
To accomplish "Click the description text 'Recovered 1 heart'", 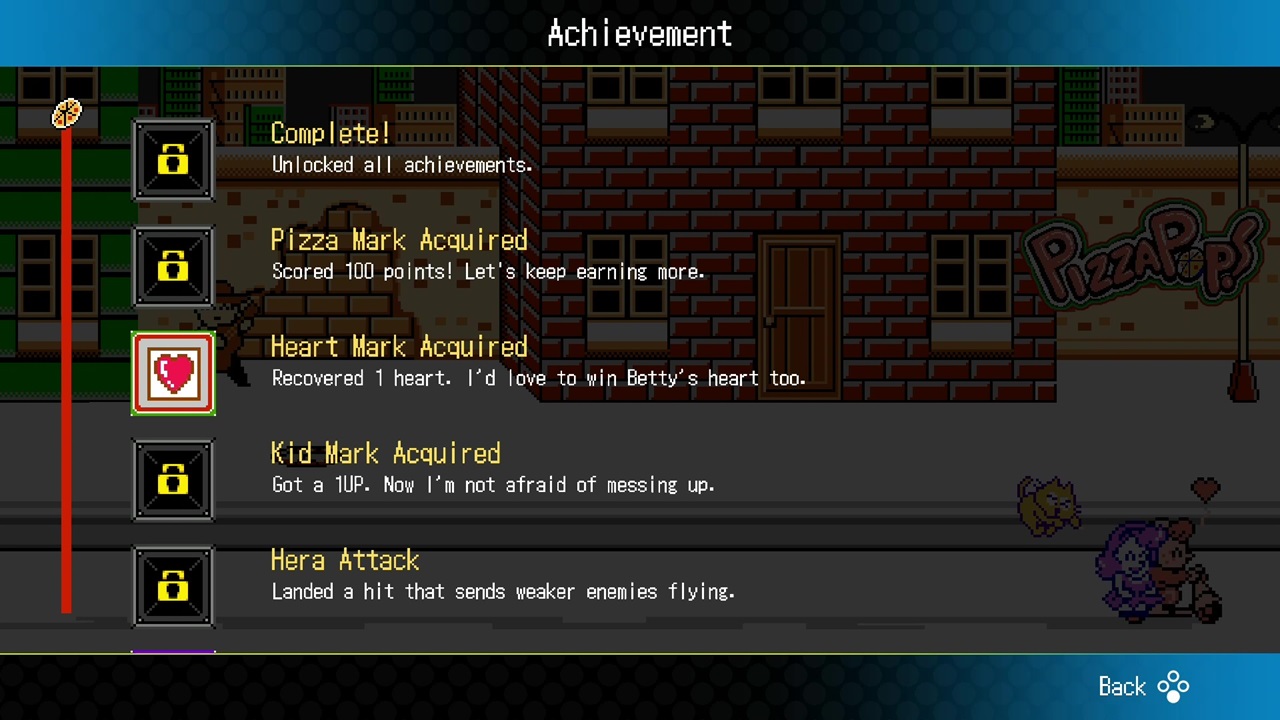I will click(540, 378).
